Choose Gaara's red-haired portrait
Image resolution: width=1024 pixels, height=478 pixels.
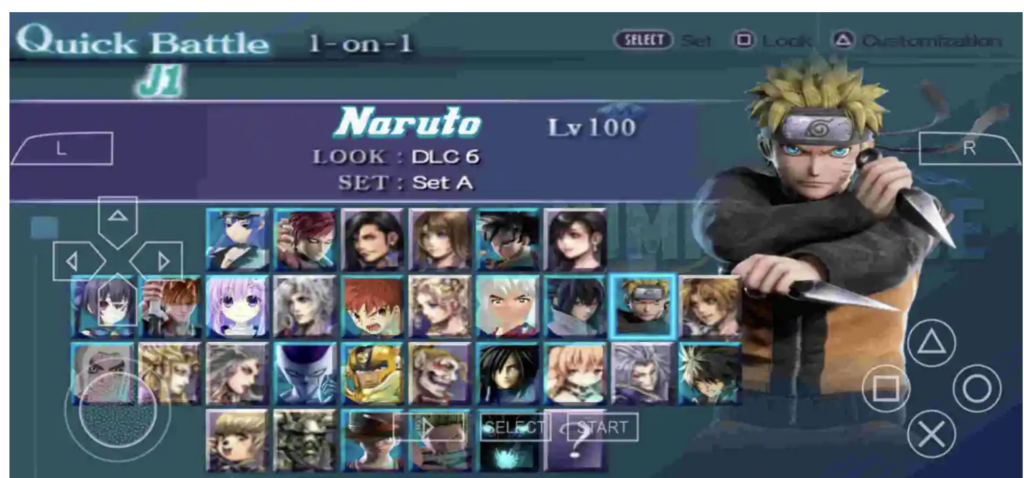[305, 239]
